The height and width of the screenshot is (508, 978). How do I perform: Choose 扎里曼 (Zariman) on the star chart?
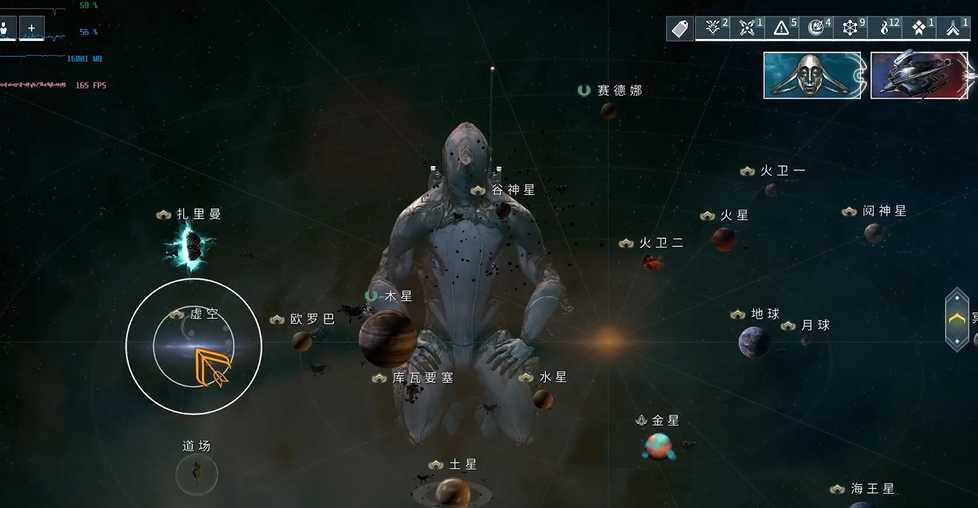pos(189,246)
